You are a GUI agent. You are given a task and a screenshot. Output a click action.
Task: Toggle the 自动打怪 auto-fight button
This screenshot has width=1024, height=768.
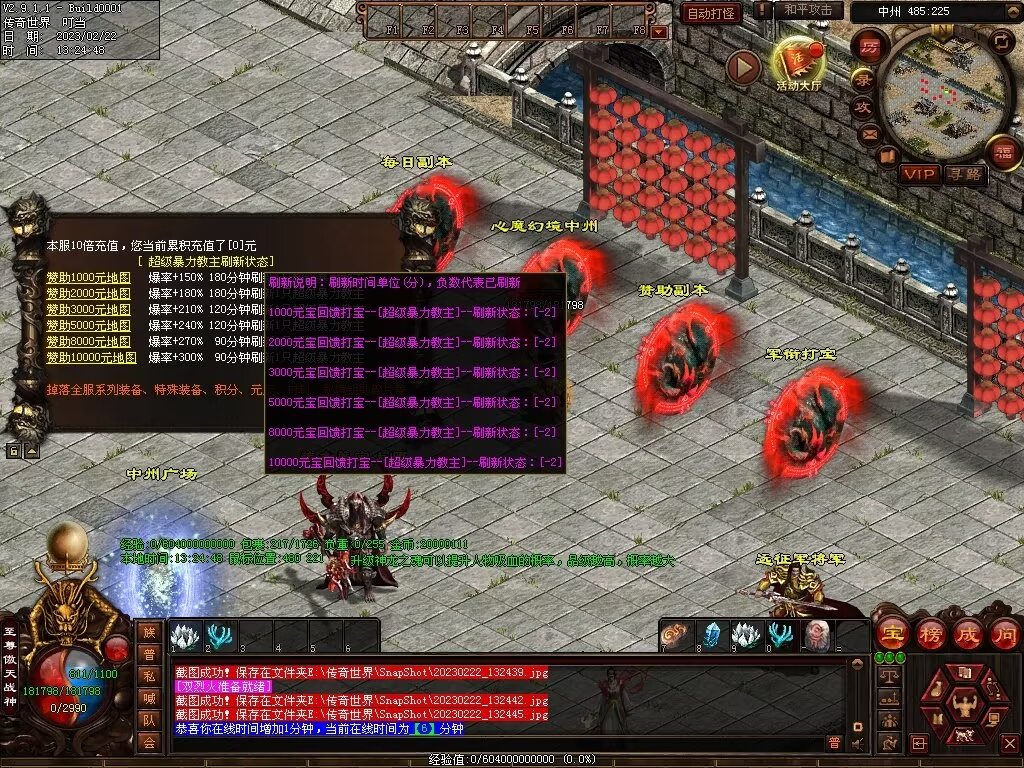click(711, 13)
